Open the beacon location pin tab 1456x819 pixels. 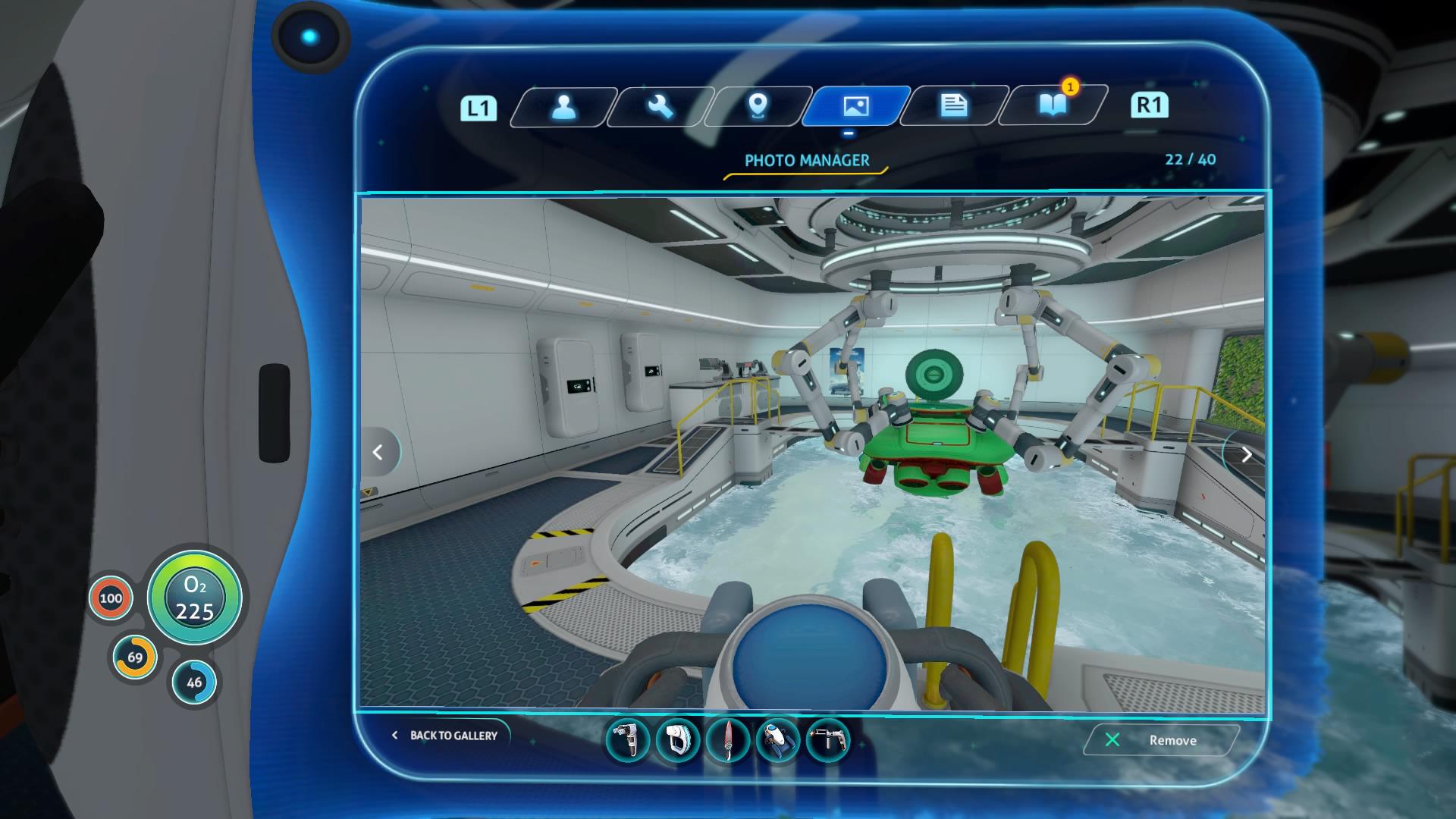[x=756, y=106]
